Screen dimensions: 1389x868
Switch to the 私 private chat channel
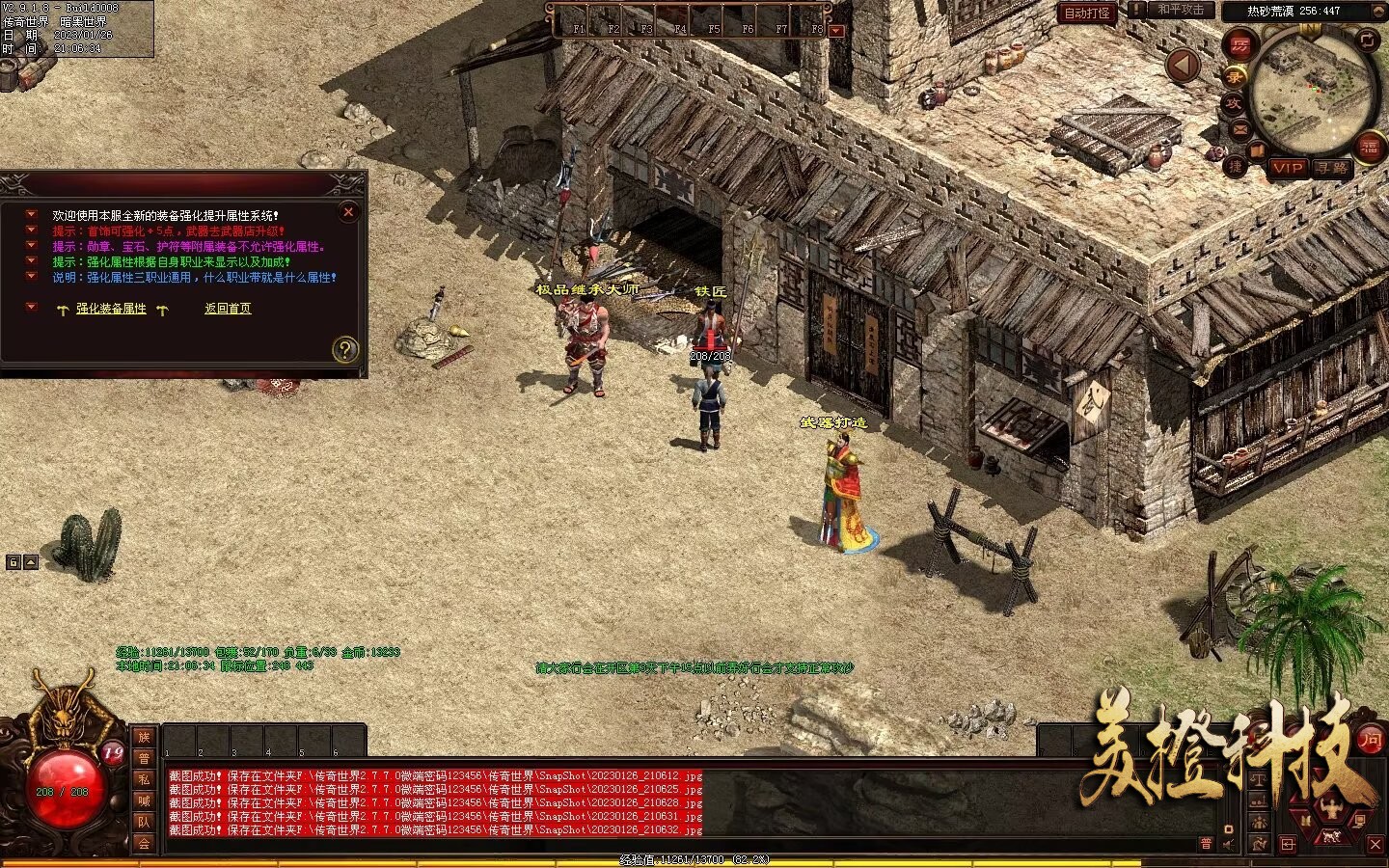click(144, 779)
